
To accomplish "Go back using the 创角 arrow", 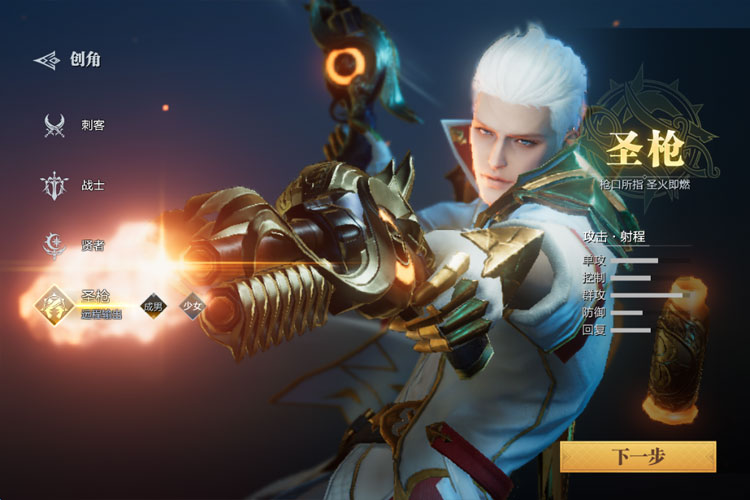I will (x=47, y=60).
